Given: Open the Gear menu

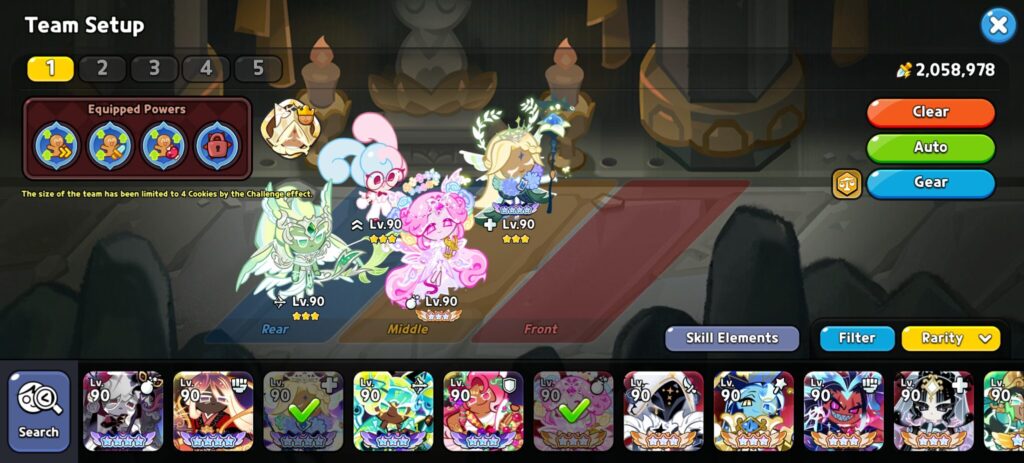Looking at the screenshot, I should [930, 183].
